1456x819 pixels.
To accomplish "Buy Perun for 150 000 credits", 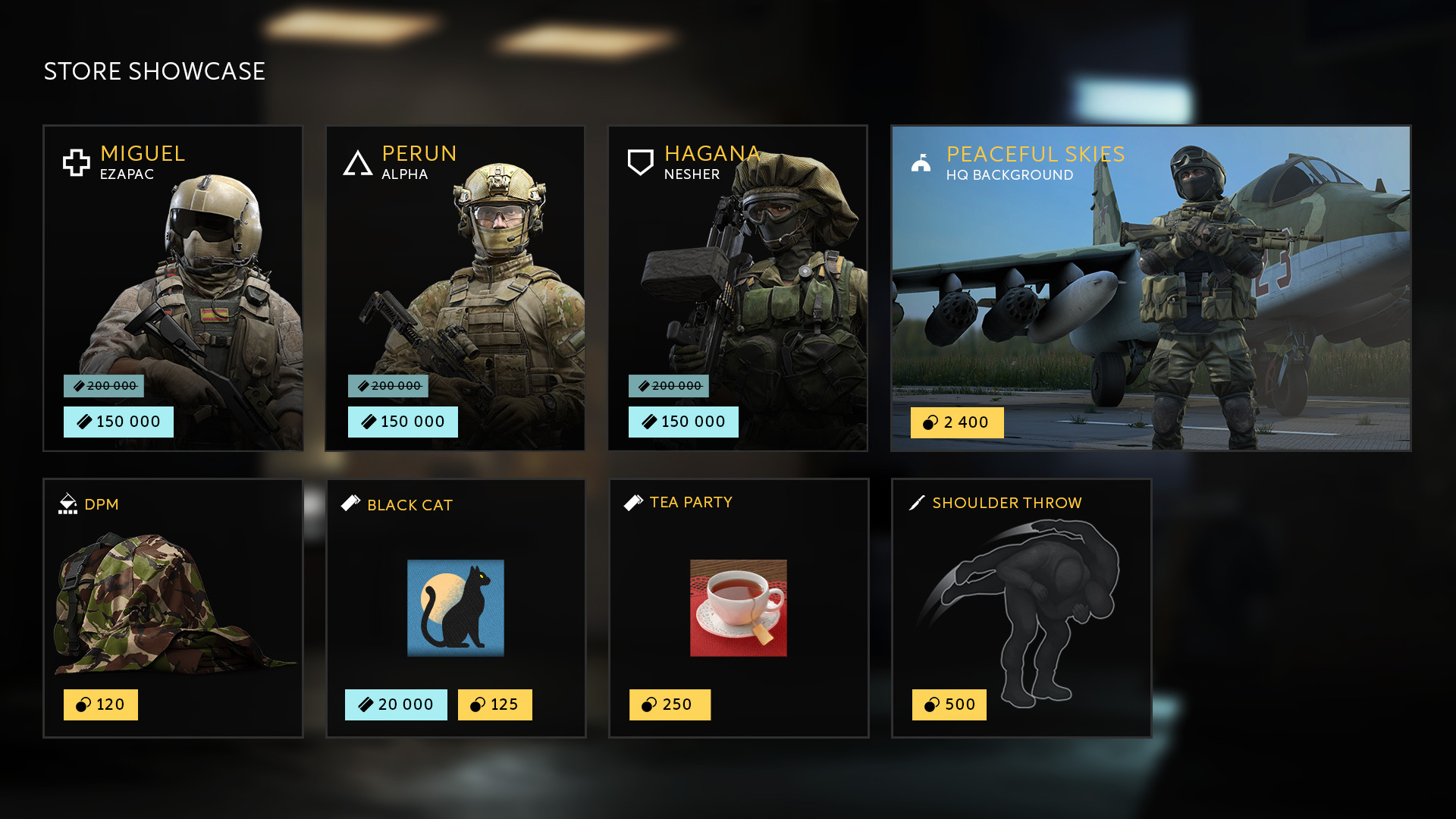I will tap(403, 422).
